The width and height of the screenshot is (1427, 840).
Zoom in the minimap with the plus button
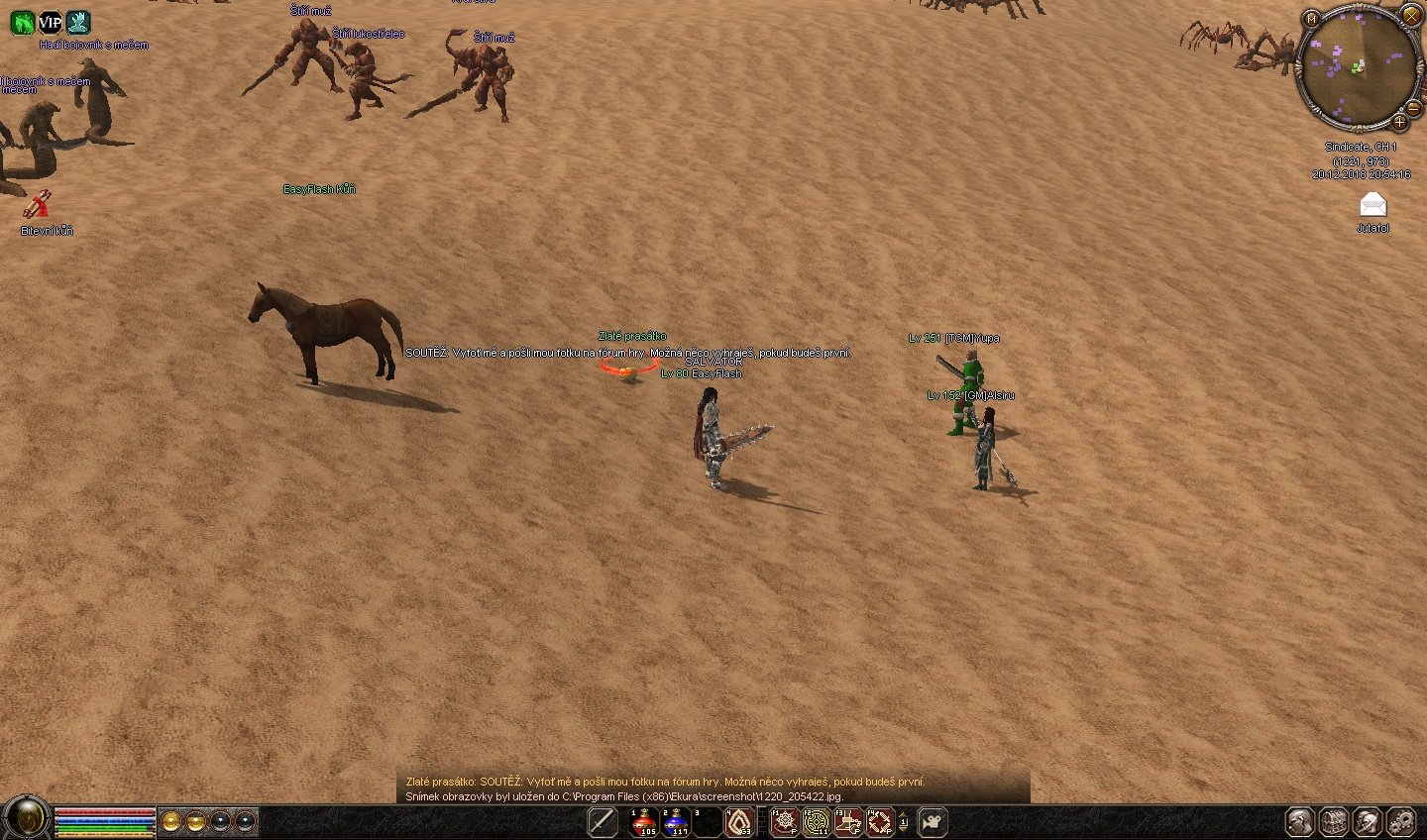(1399, 122)
